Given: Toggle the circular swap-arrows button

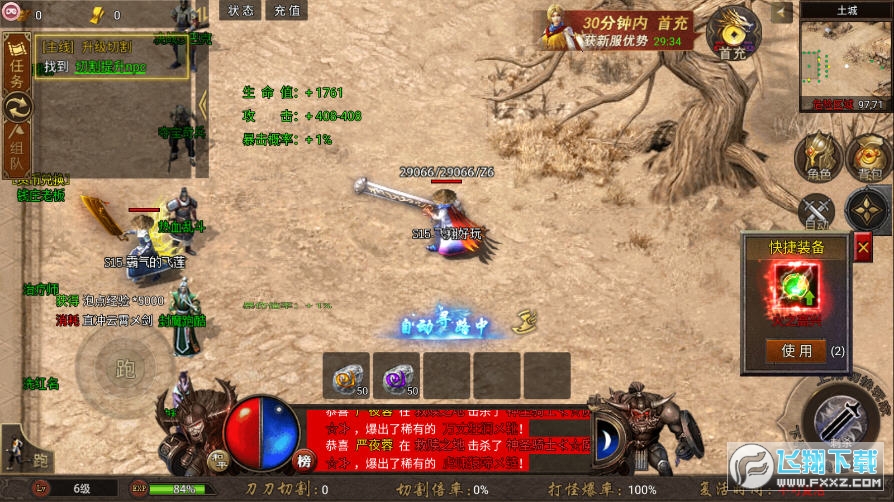Looking at the screenshot, I should (x=17, y=107).
